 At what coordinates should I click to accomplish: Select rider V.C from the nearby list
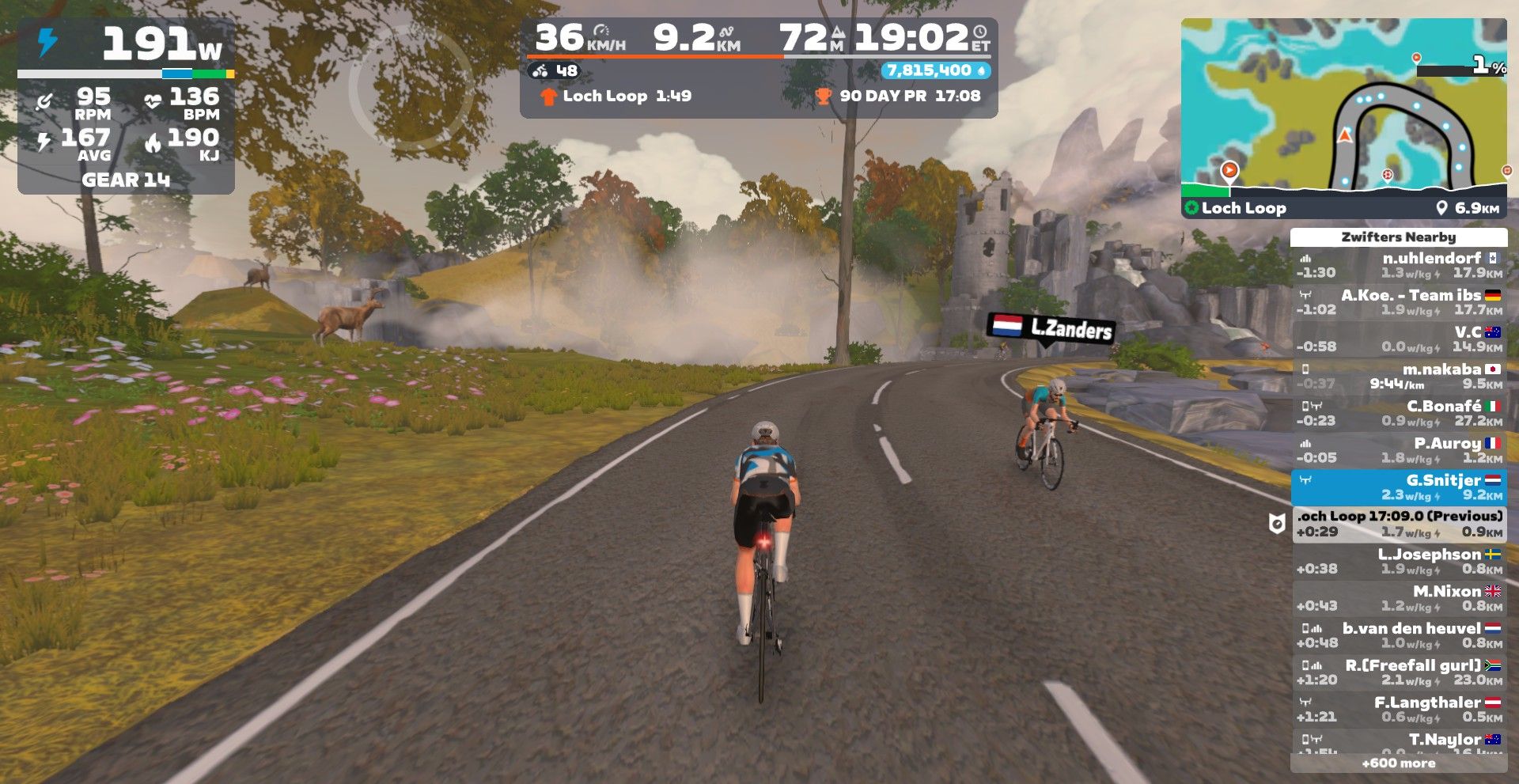click(x=1398, y=339)
